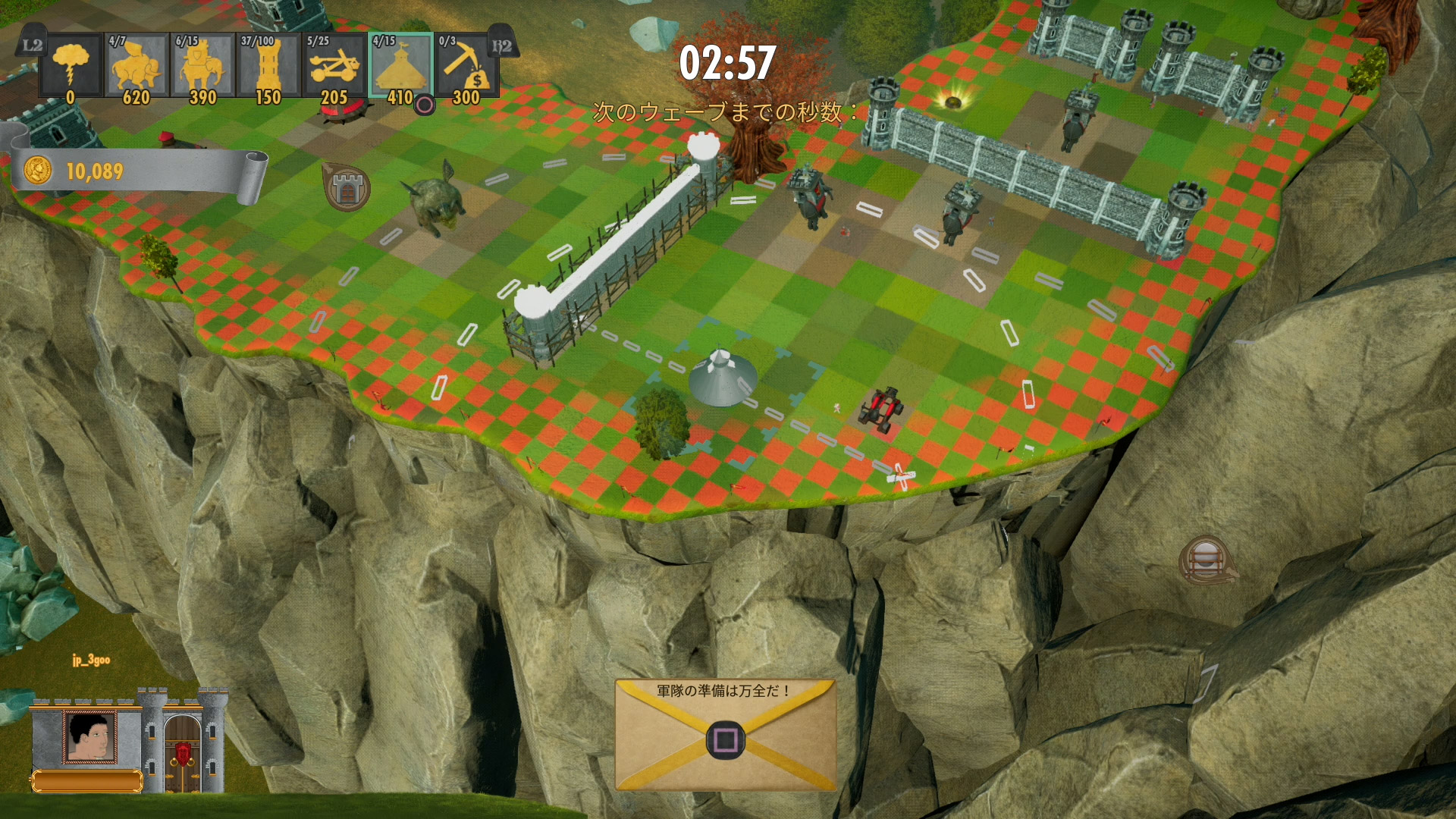1456x819 pixels.
Task: Select the player portrait in the castle panel
Action: tap(90, 736)
